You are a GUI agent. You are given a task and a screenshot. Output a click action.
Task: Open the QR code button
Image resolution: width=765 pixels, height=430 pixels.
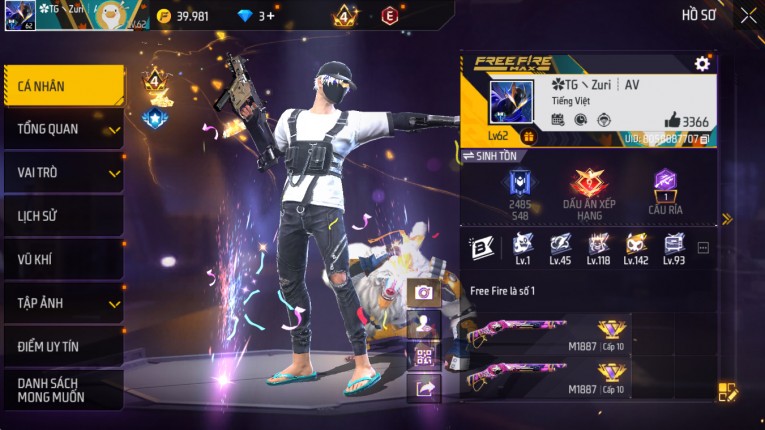click(x=424, y=356)
